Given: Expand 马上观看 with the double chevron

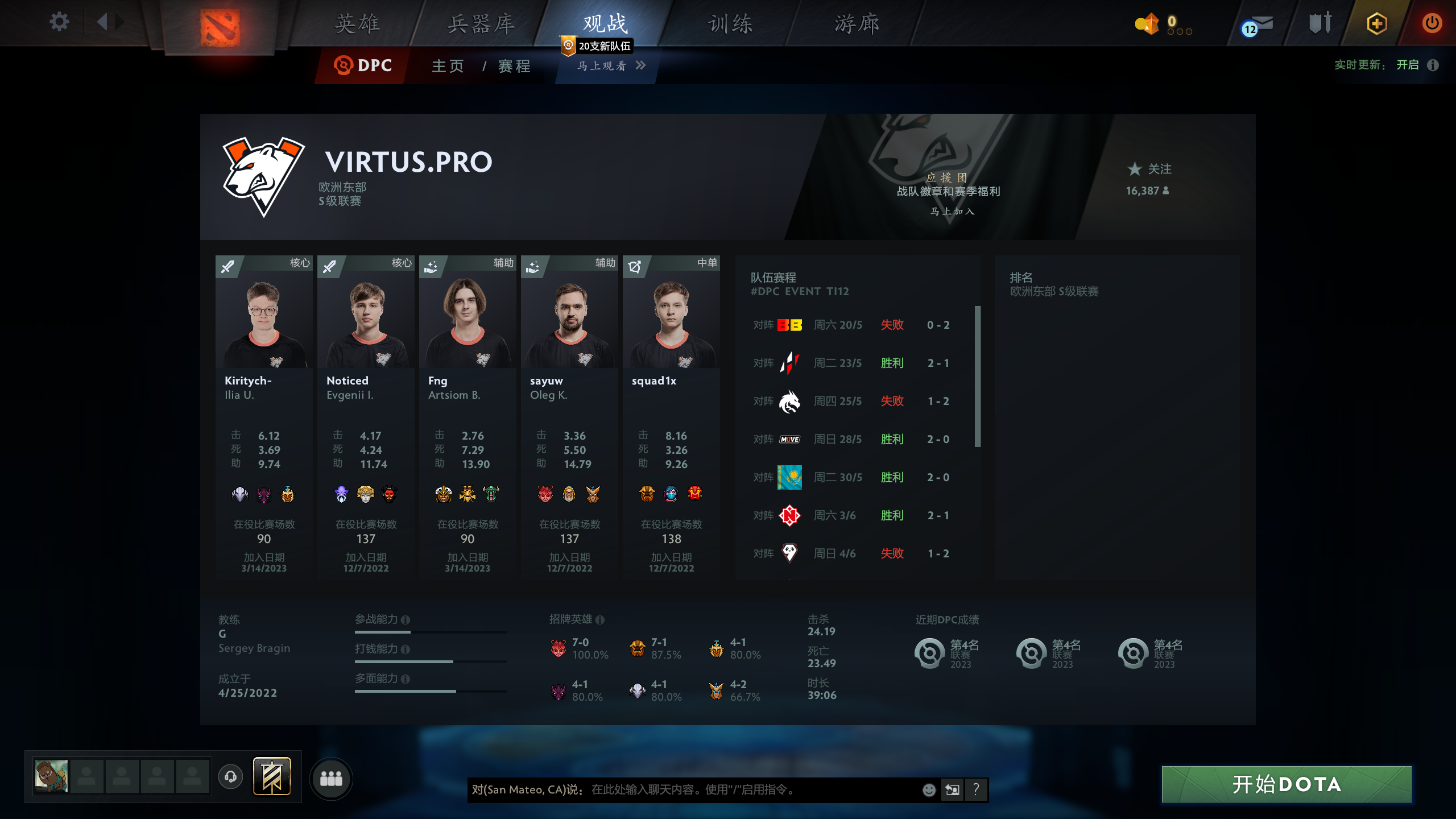Looking at the screenshot, I should [x=642, y=66].
